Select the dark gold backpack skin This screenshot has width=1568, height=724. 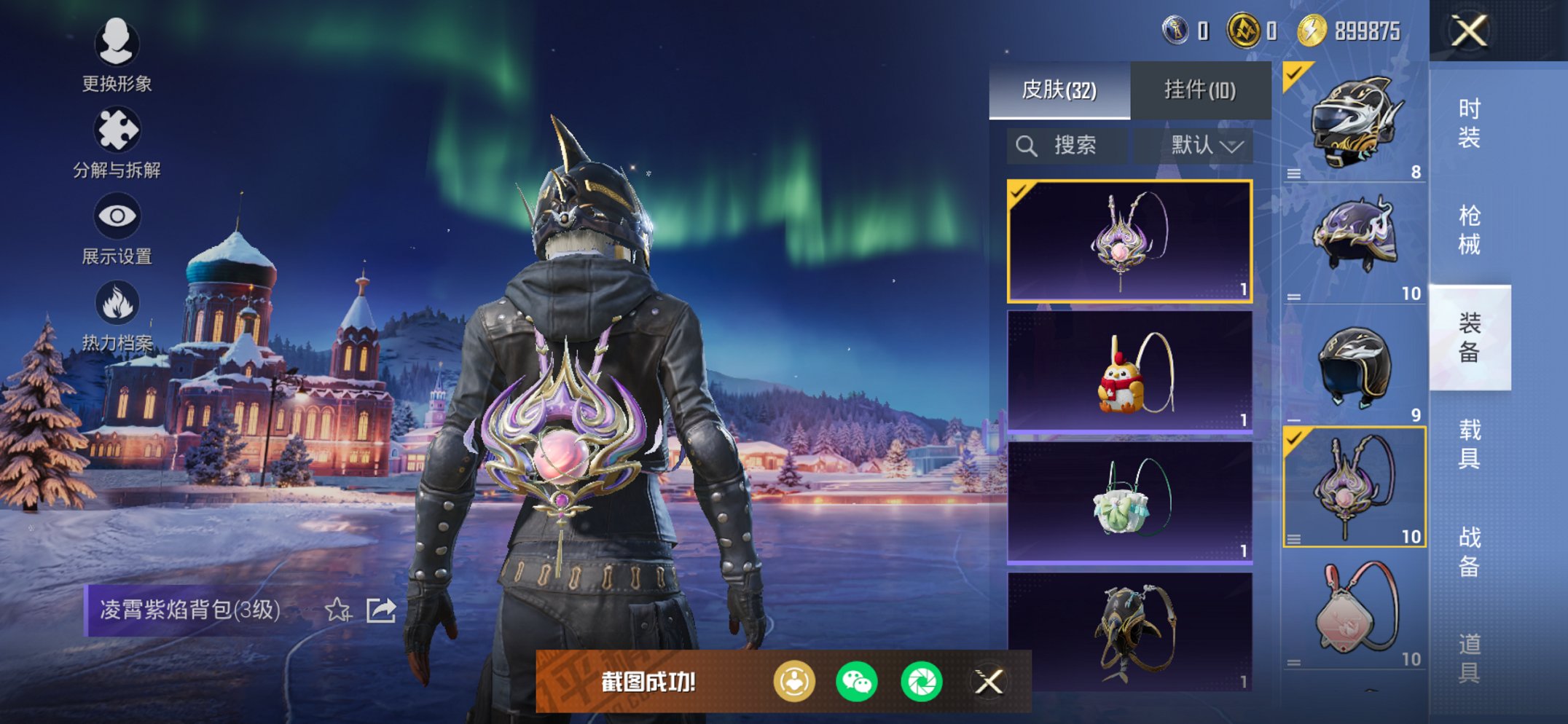tap(1129, 631)
